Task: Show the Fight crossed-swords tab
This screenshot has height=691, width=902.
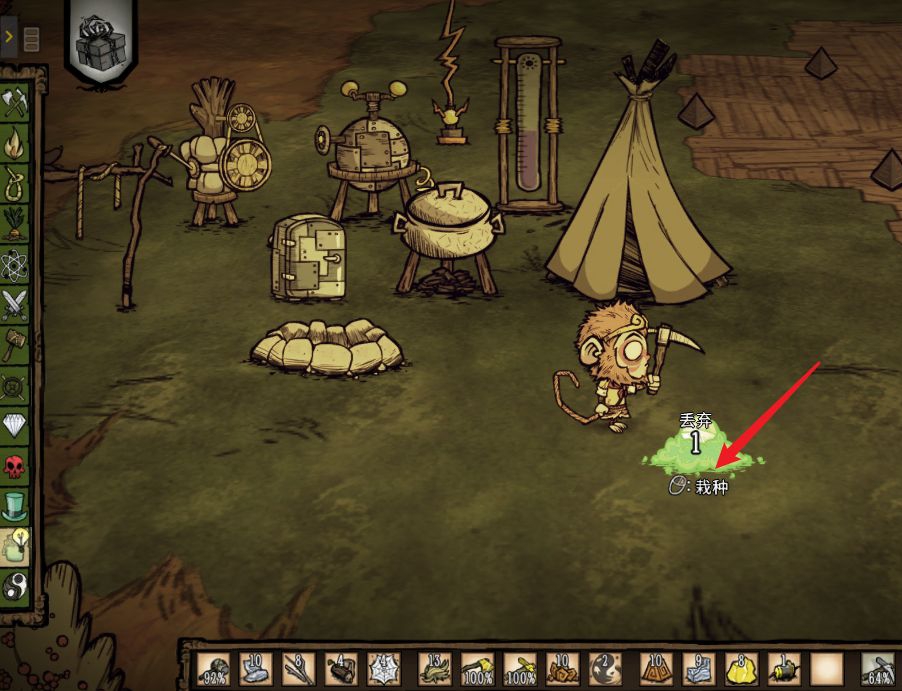Action: 16,303
